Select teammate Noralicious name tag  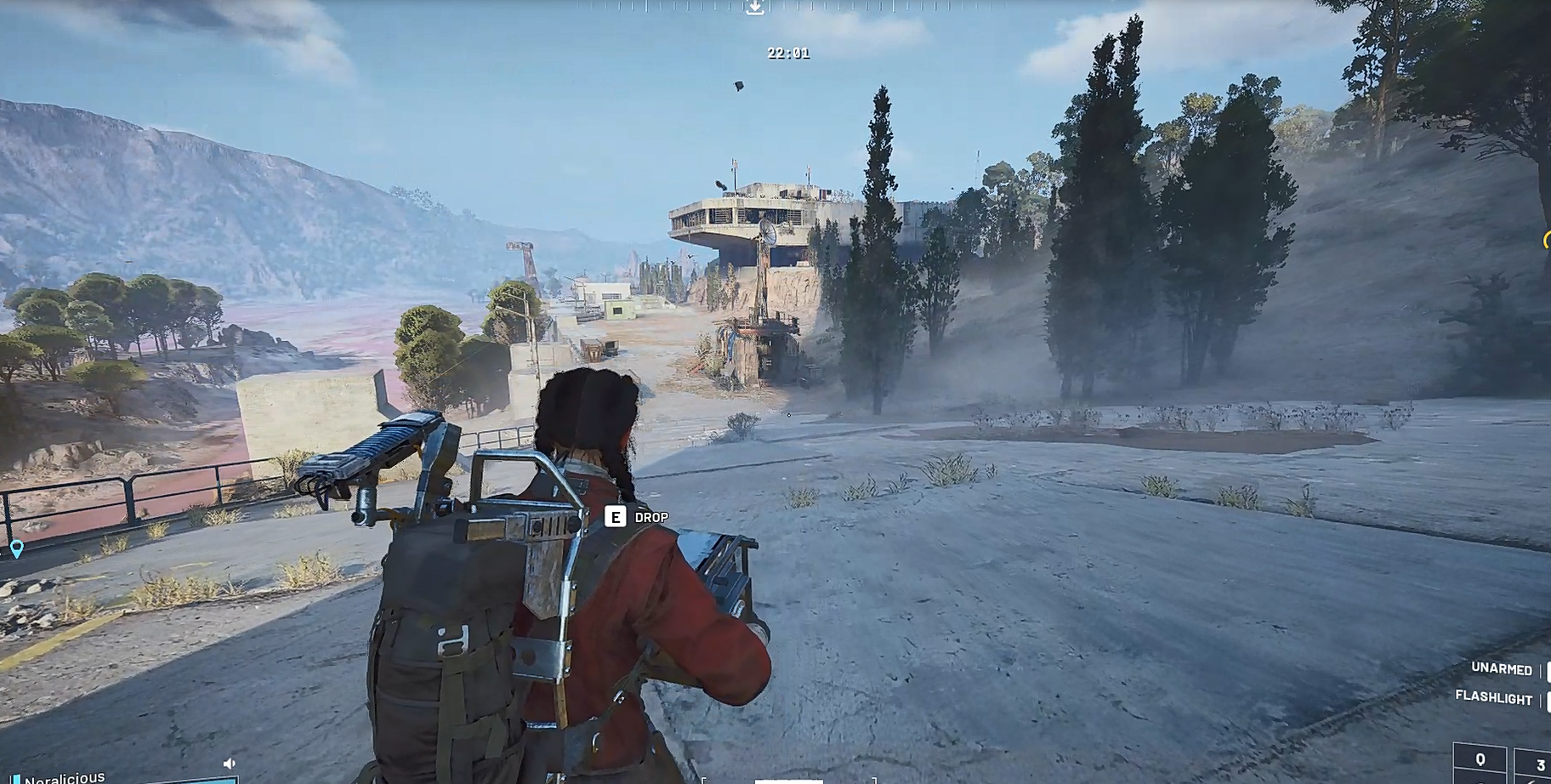coord(65,777)
